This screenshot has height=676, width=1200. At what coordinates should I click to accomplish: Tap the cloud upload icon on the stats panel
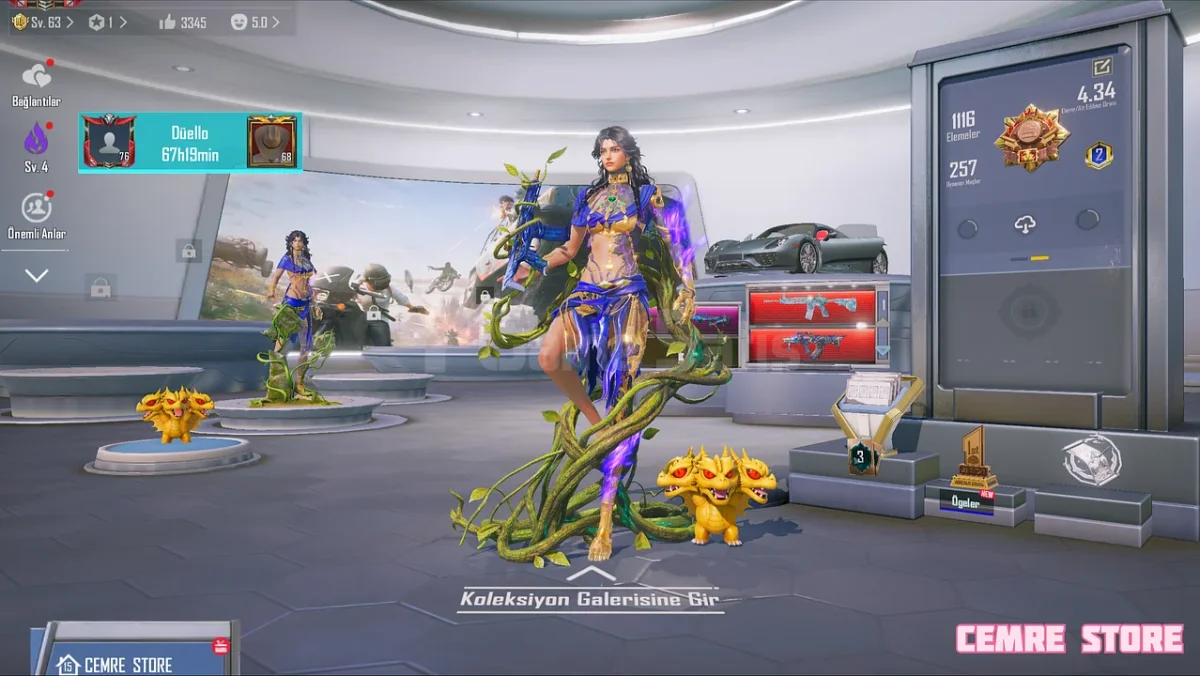click(x=1025, y=225)
